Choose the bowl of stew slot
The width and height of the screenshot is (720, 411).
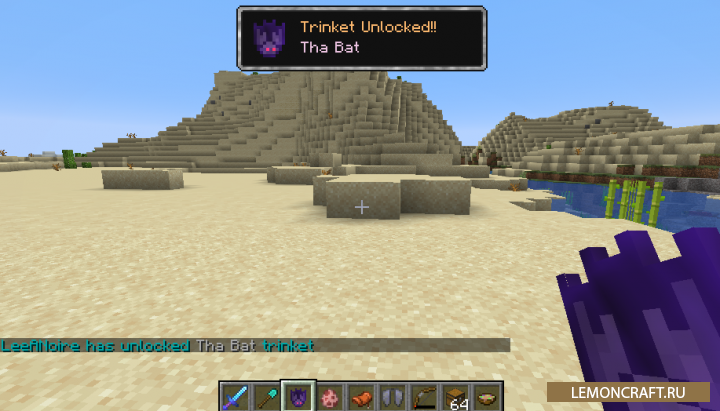[486, 396]
